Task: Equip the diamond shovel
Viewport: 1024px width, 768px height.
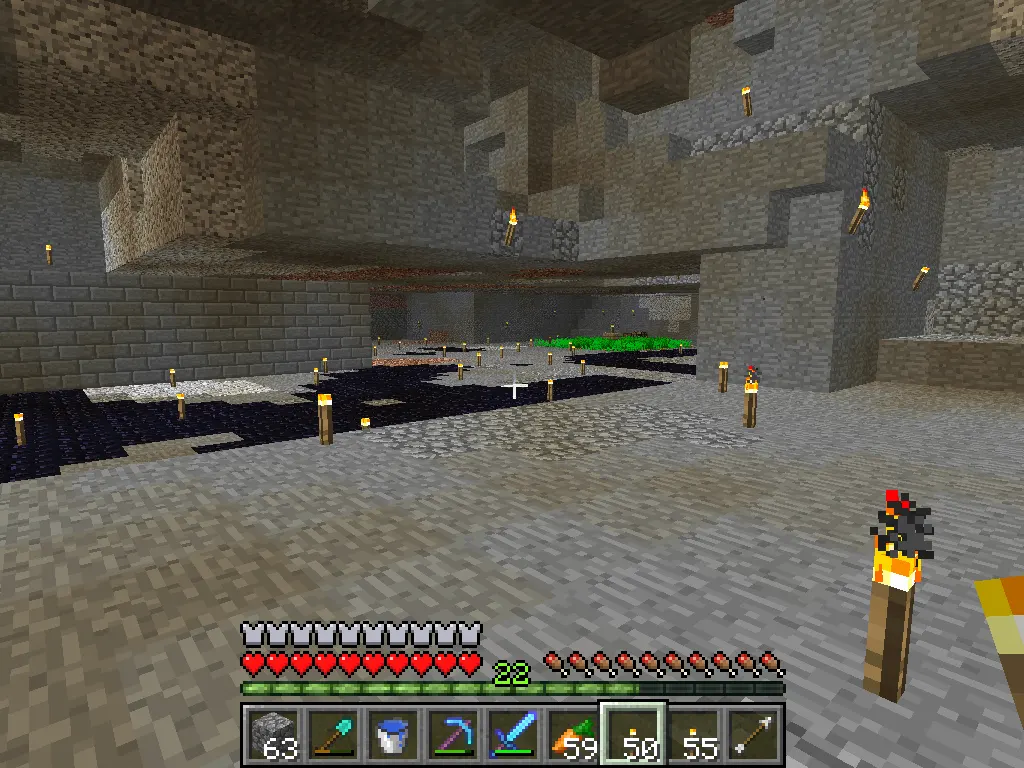Action: point(332,735)
